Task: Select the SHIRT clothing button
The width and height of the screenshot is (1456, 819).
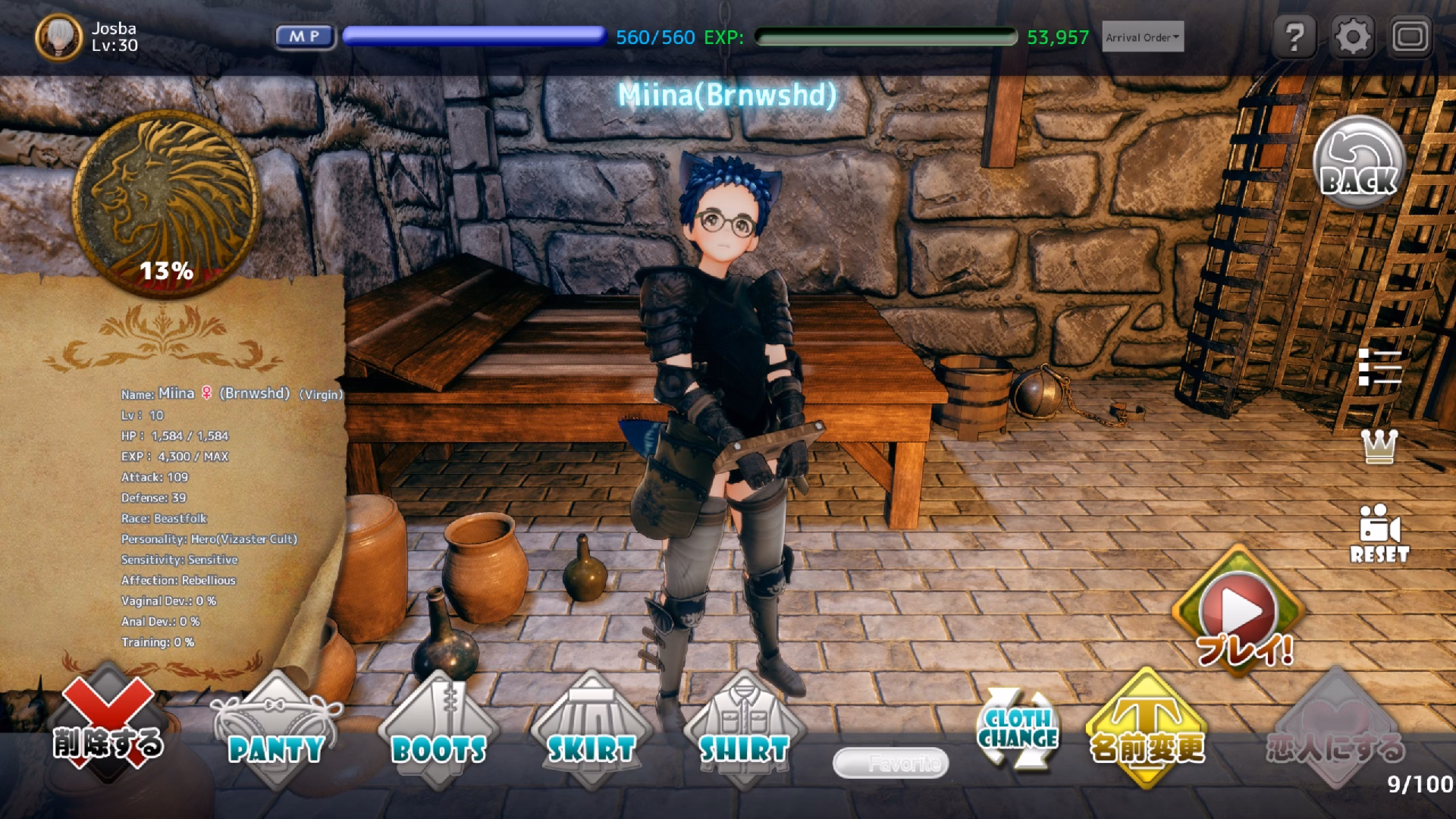Action: click(x=744, y=731)
